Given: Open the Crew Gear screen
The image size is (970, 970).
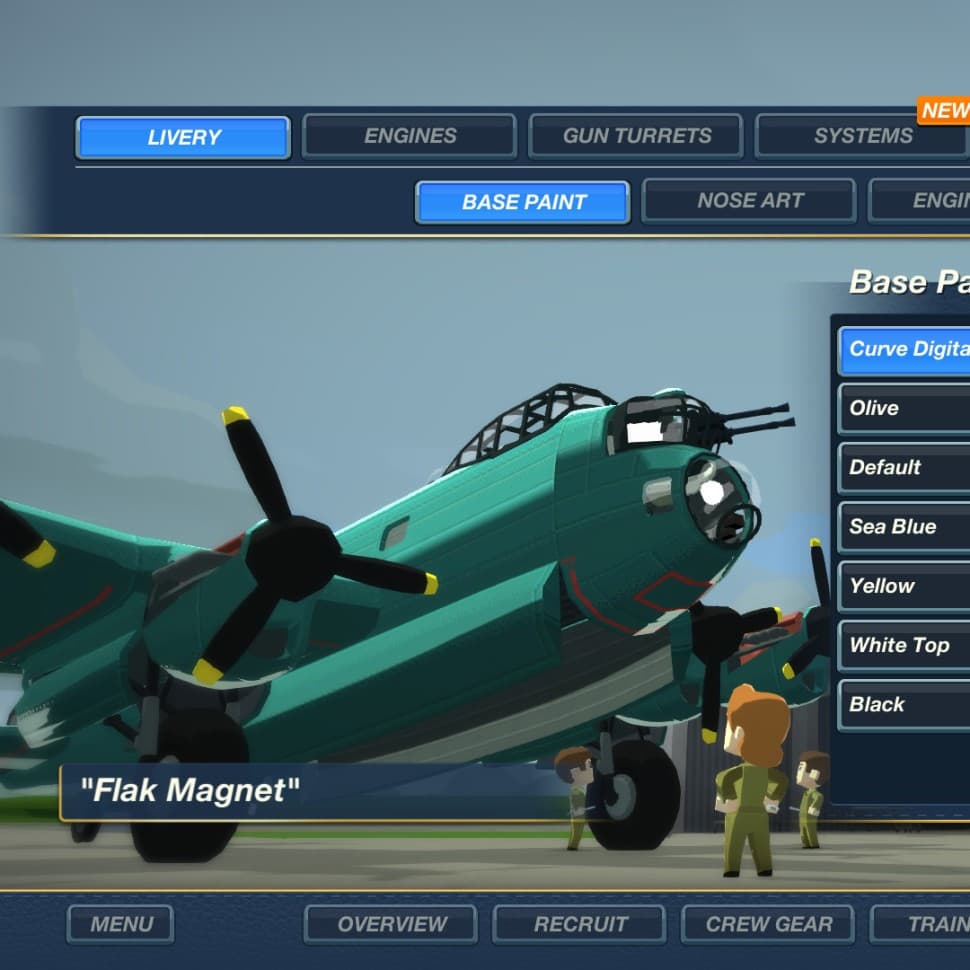Looking at the screenshot, I should pos(768,924).
